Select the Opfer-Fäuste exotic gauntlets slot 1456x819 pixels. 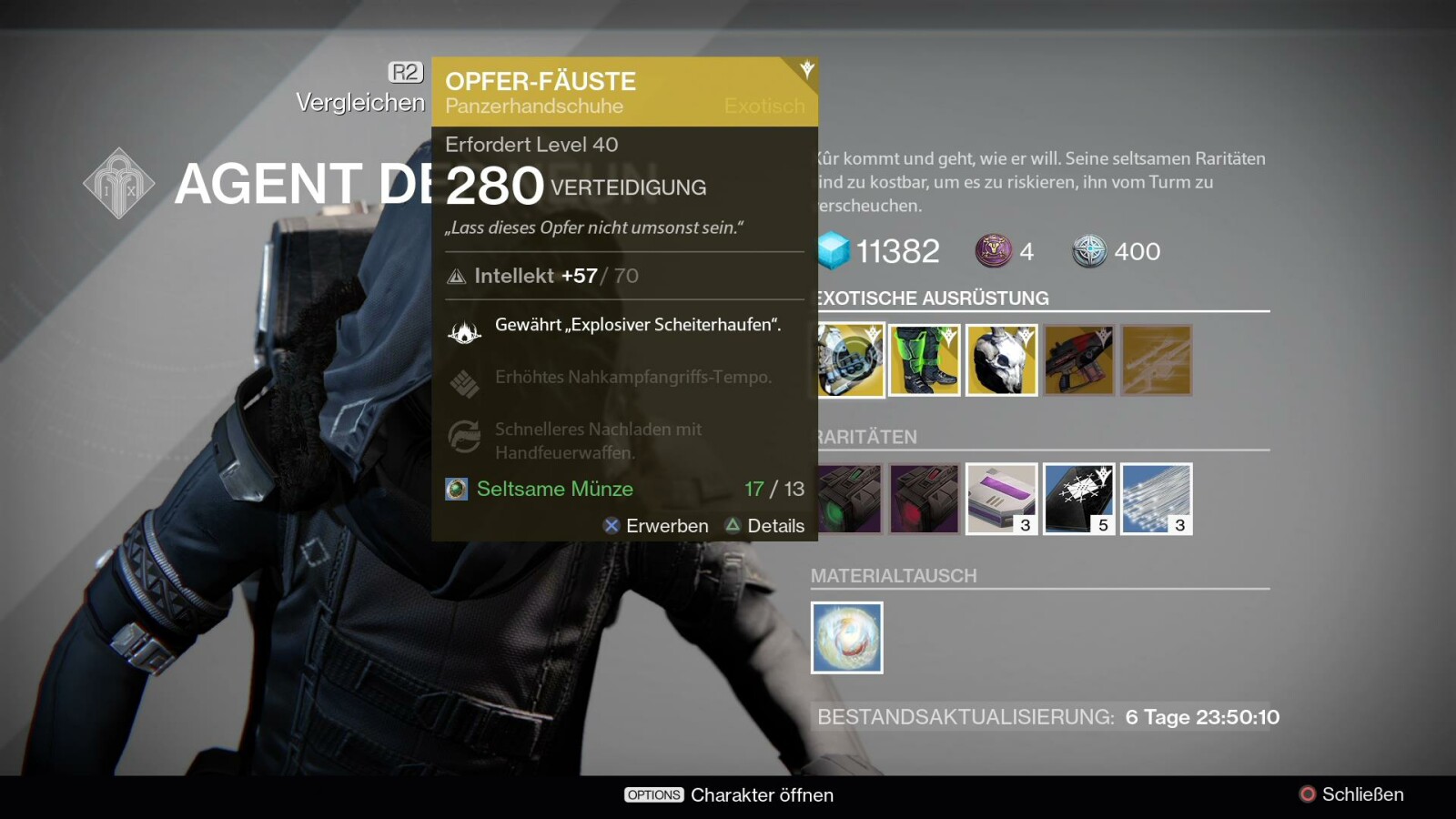[x=851, y=360]
